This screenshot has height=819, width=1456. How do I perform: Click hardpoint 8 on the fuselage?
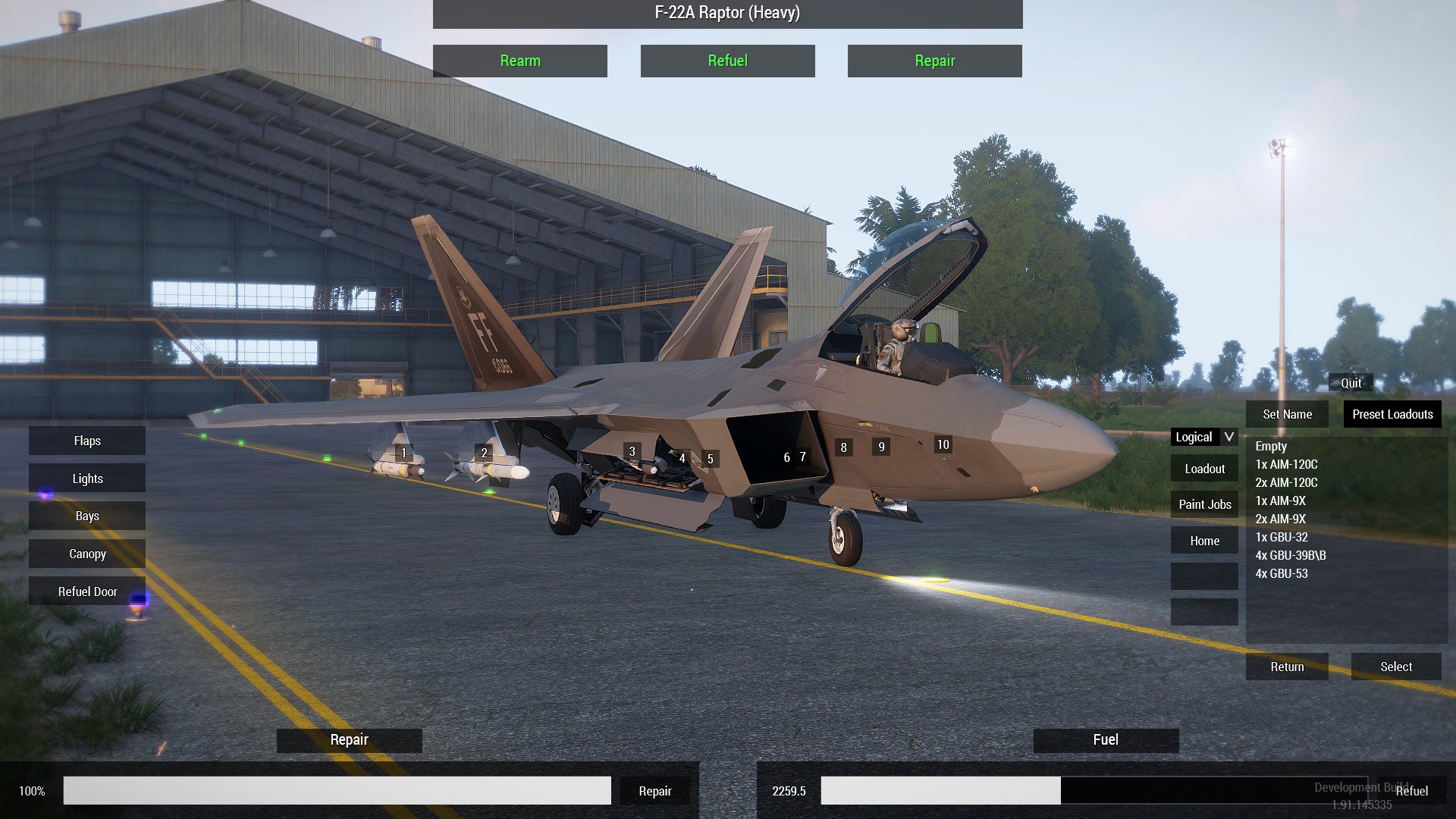click(x=843, y=448)
